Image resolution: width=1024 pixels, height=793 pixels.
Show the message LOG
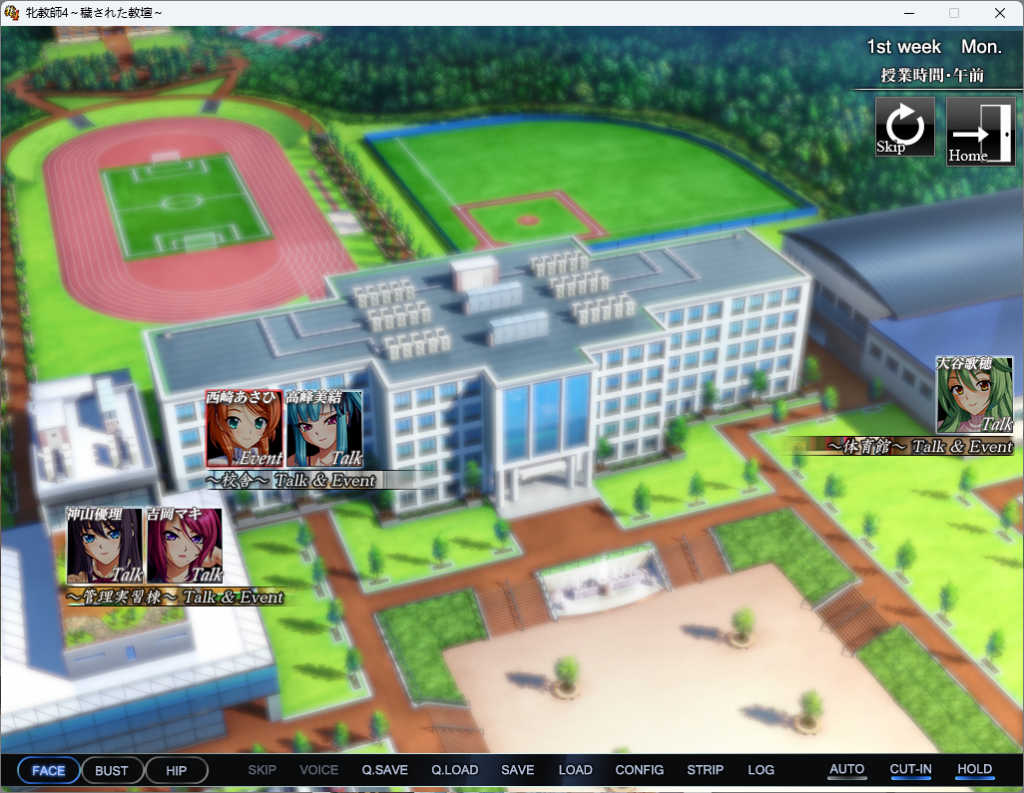pyautogui.click(x=761, y=770)
